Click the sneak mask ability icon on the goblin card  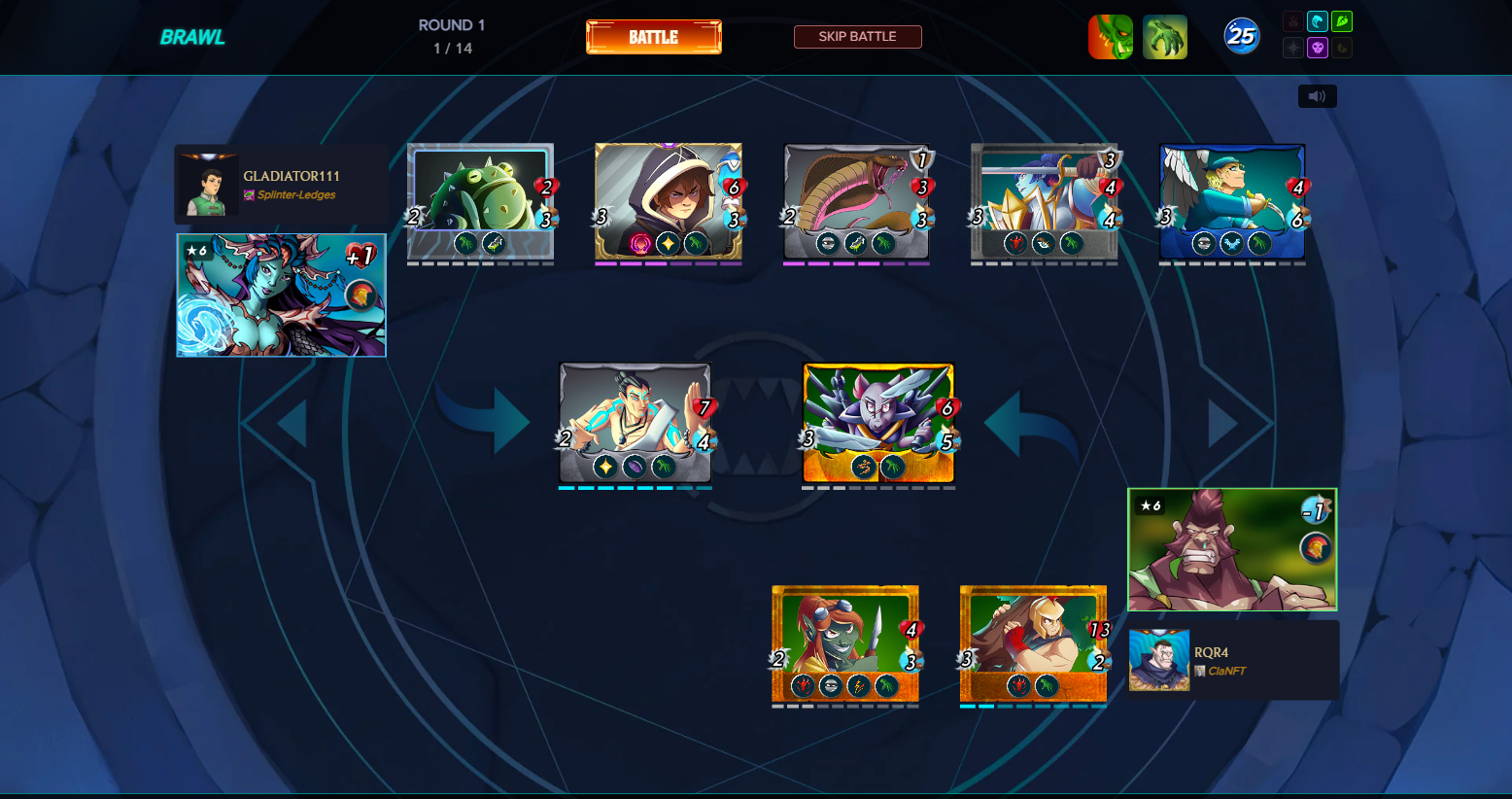pyautogui.click(x=830, y=686)
